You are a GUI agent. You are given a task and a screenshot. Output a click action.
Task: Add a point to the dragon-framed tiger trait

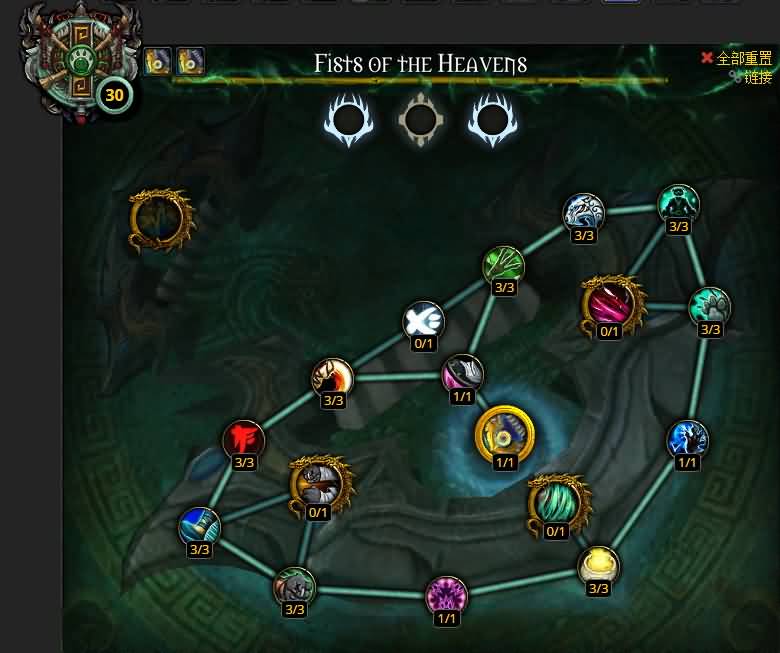coord(319,485)
